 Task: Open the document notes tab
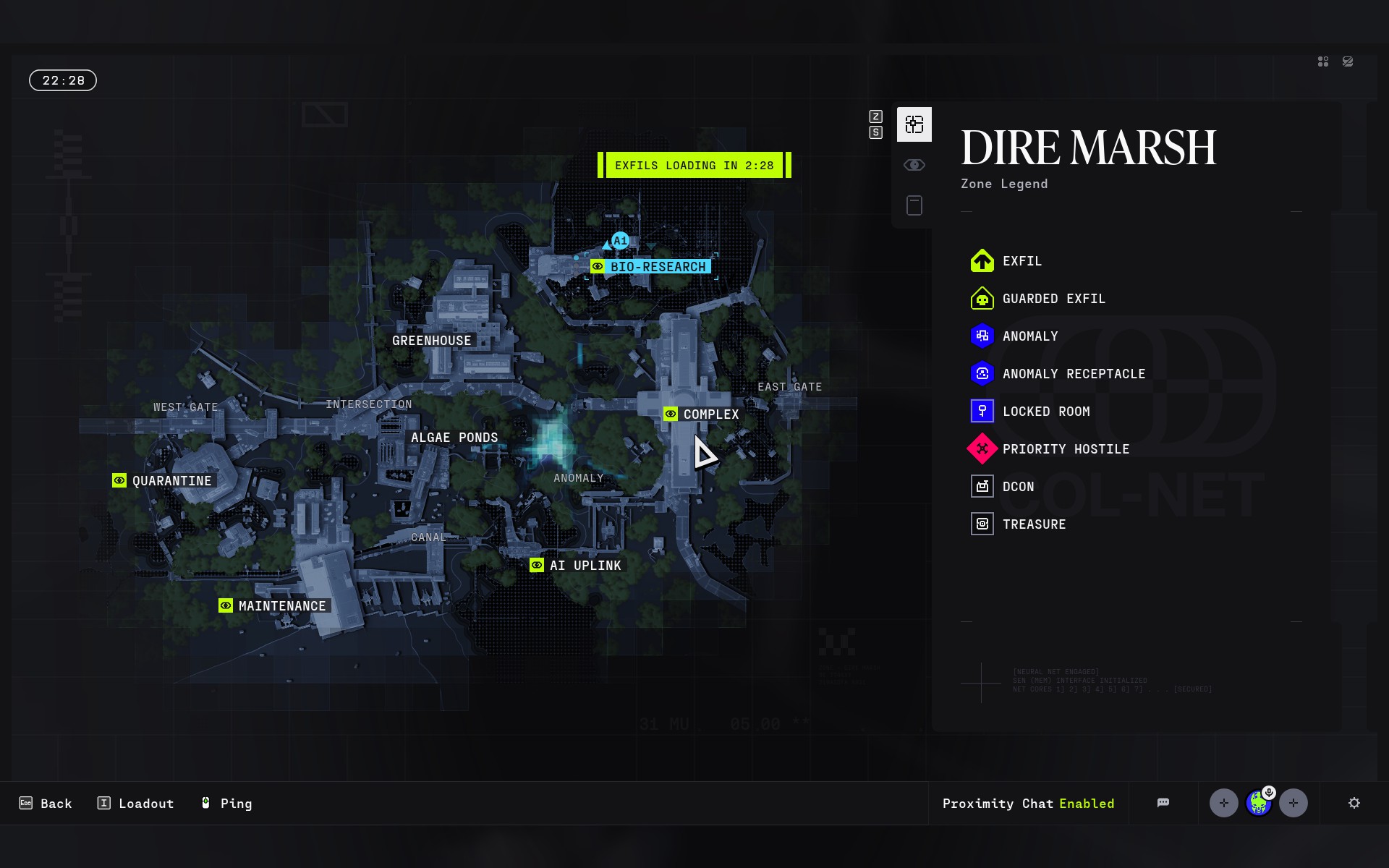pos(914,205)
